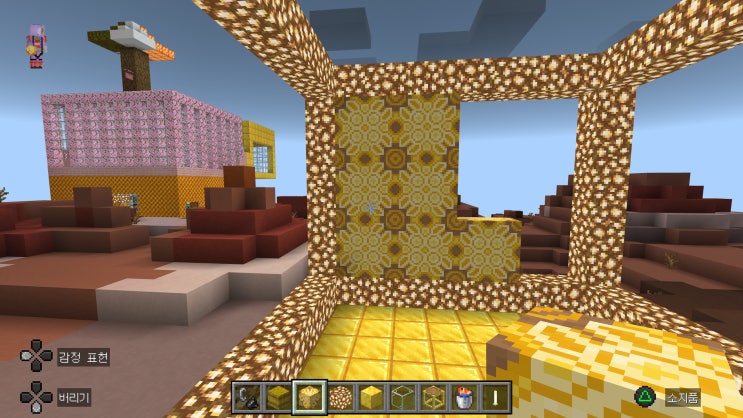
Task: Choose the hay bale block slot
Action: [x=277, y=397]
